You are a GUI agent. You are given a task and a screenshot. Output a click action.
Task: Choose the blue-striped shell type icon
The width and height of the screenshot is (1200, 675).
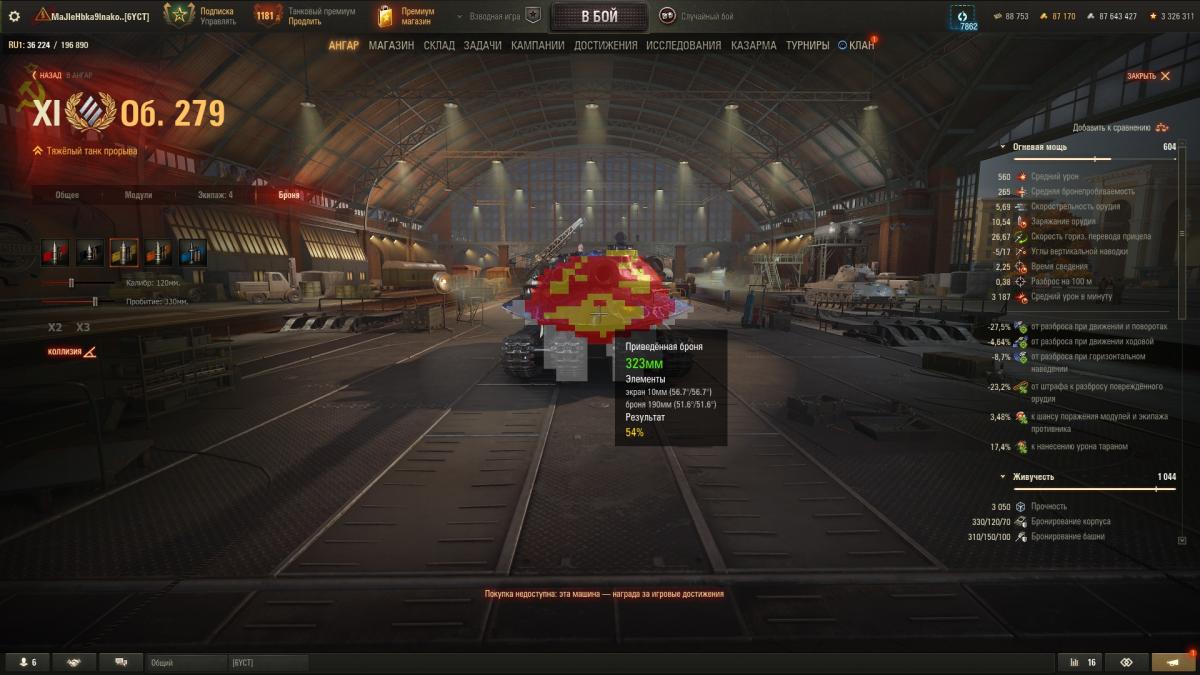pos(193,253)
